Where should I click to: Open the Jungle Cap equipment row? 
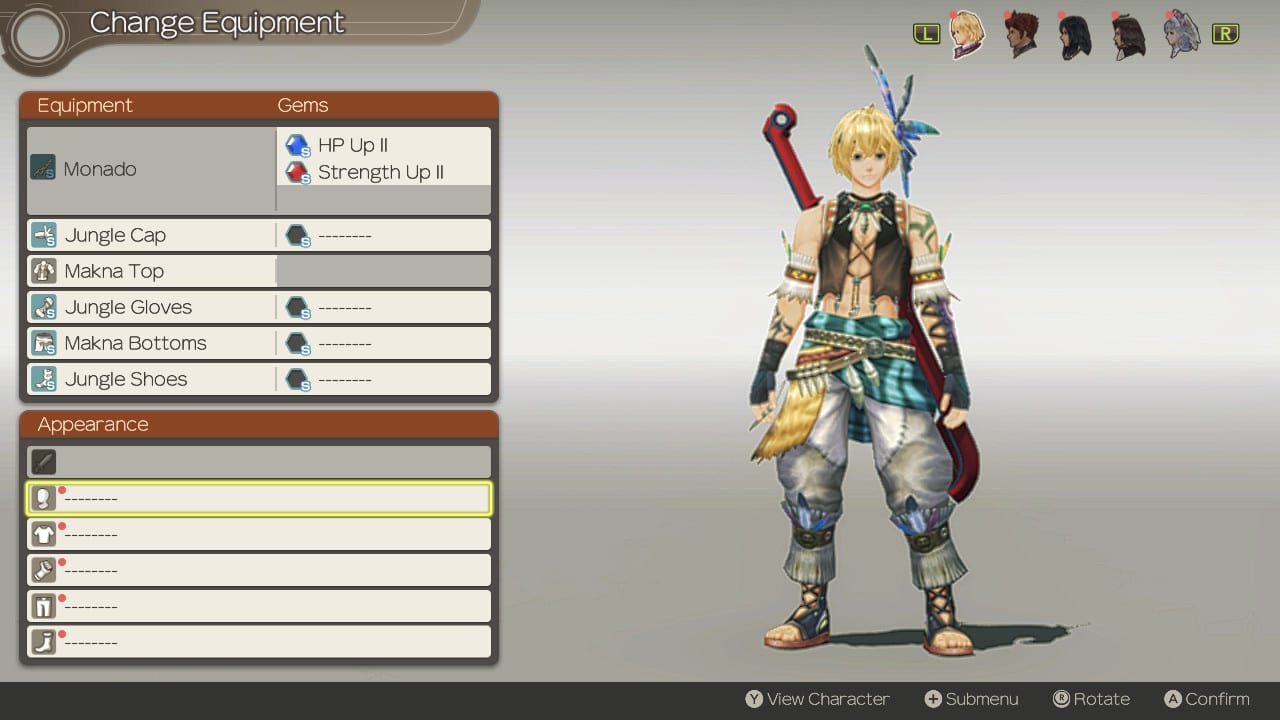point(150,235)
